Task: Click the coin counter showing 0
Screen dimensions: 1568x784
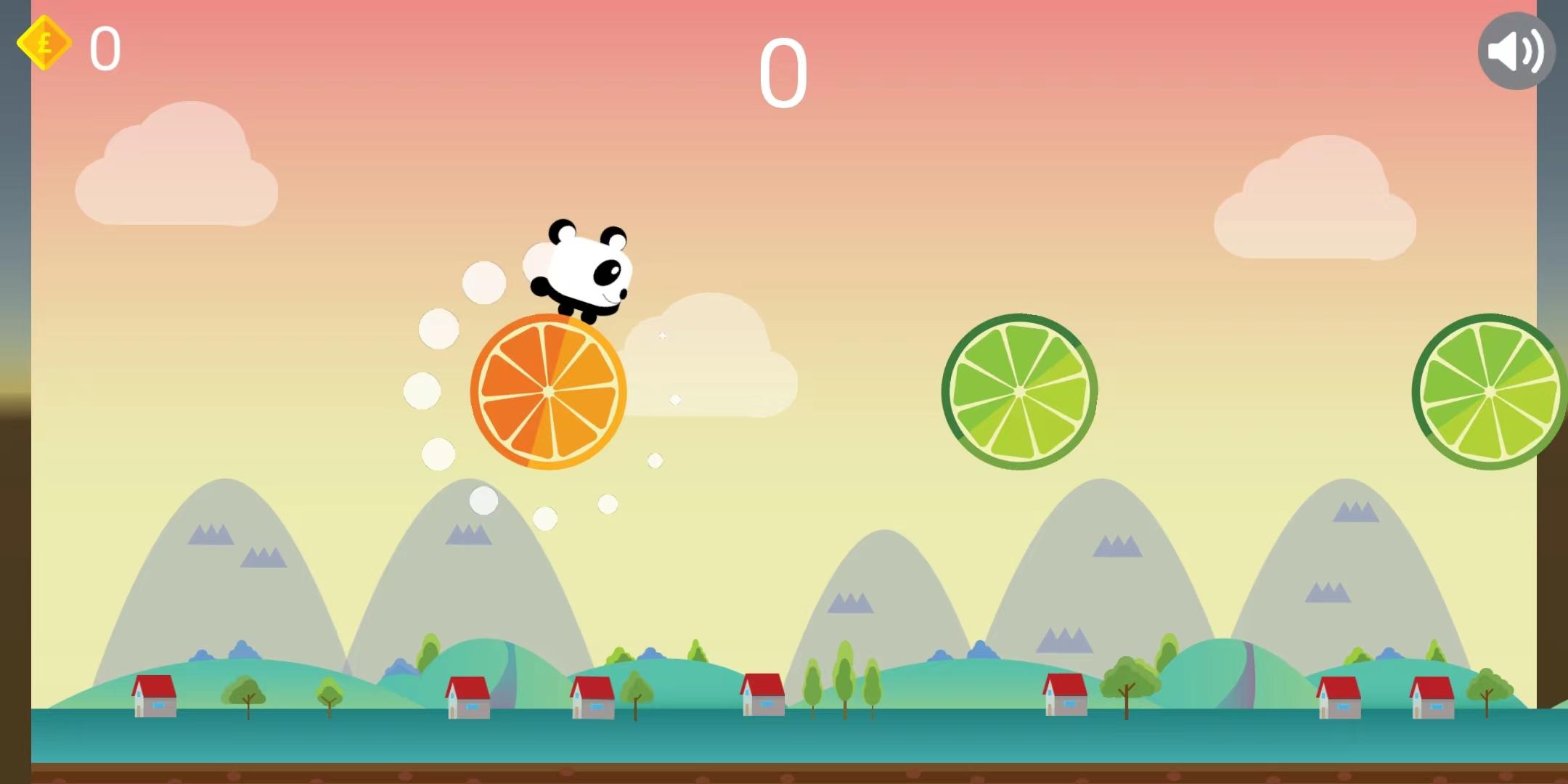Action: [x=105, y=49]
